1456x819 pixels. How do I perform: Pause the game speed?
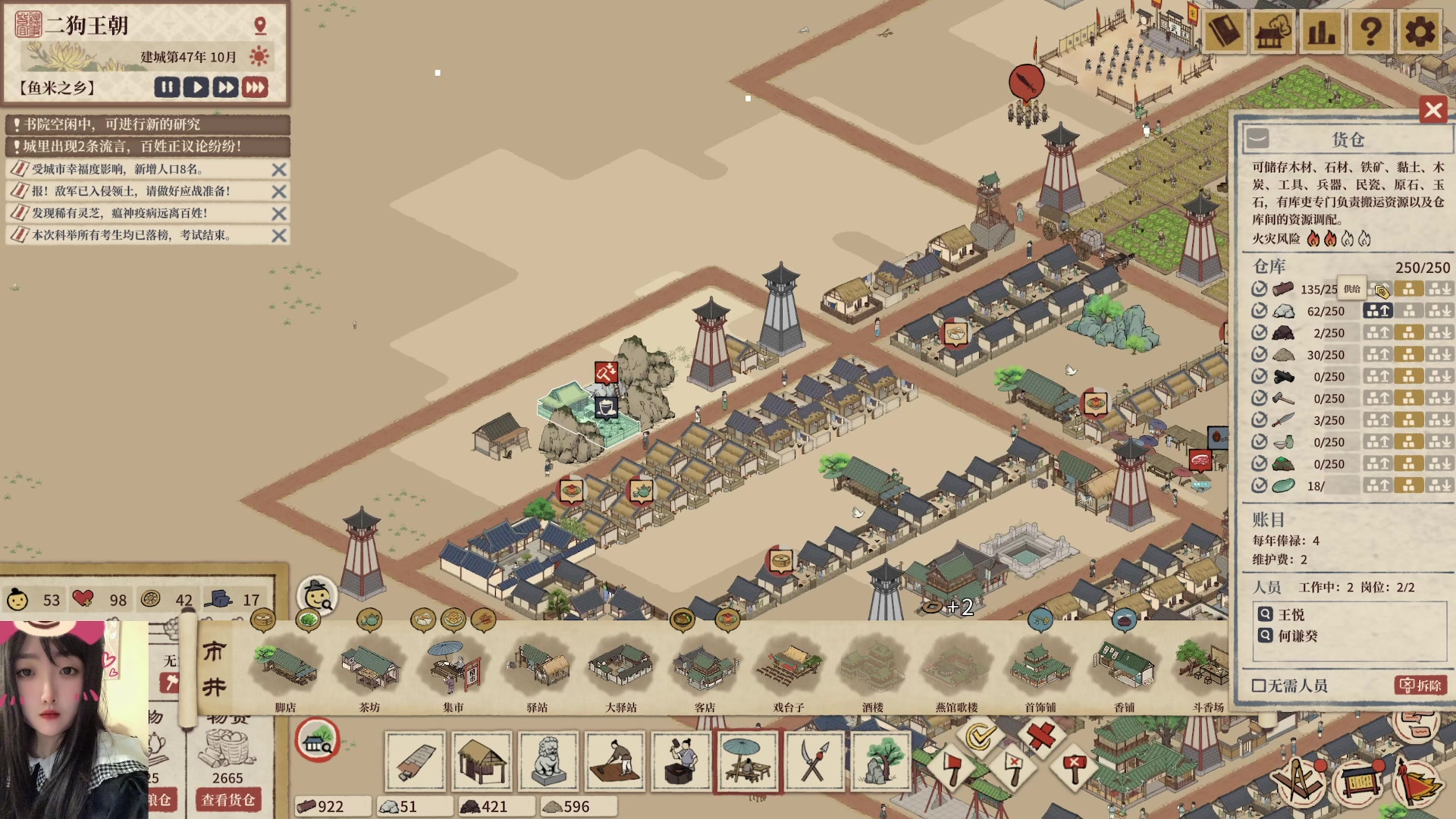pos(167,87)
